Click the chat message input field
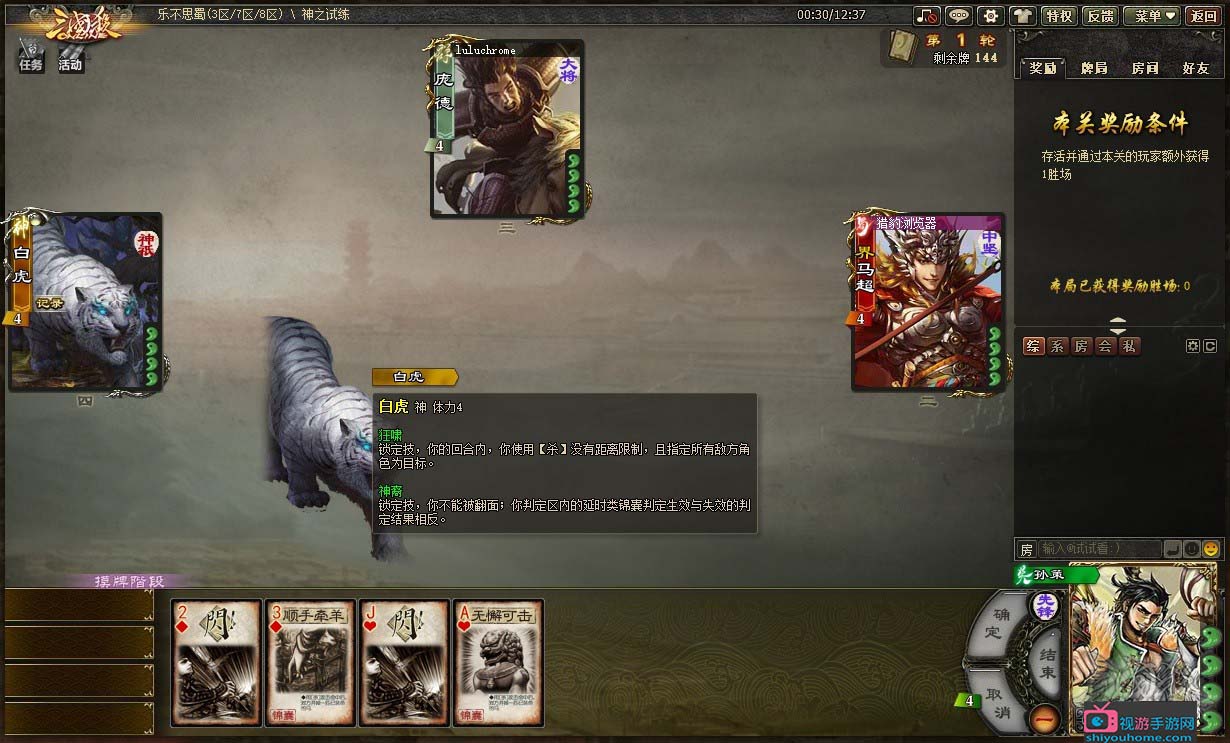 (x=1098, y=549)
